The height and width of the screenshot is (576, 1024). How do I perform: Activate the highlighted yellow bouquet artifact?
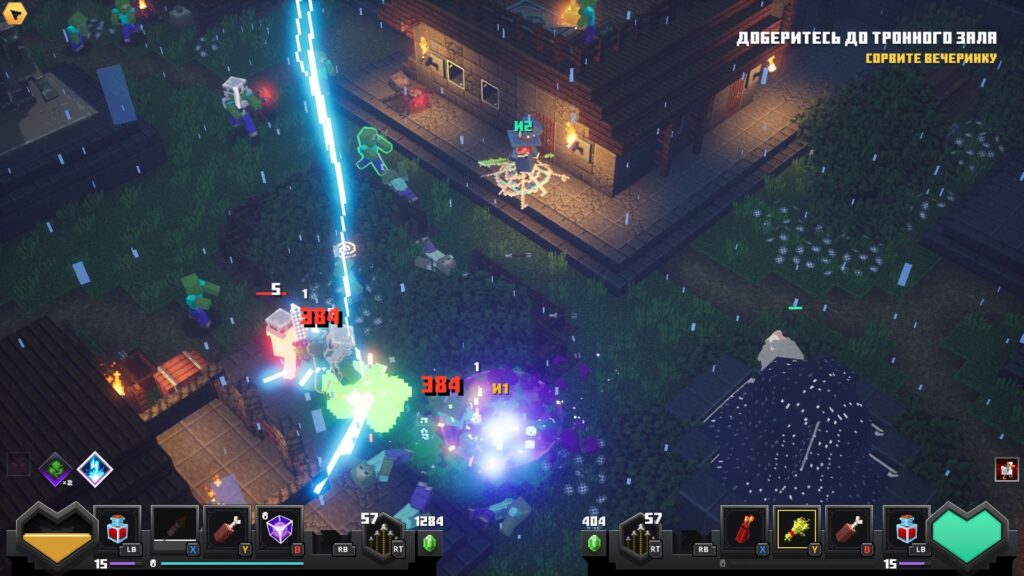(797, 527)
